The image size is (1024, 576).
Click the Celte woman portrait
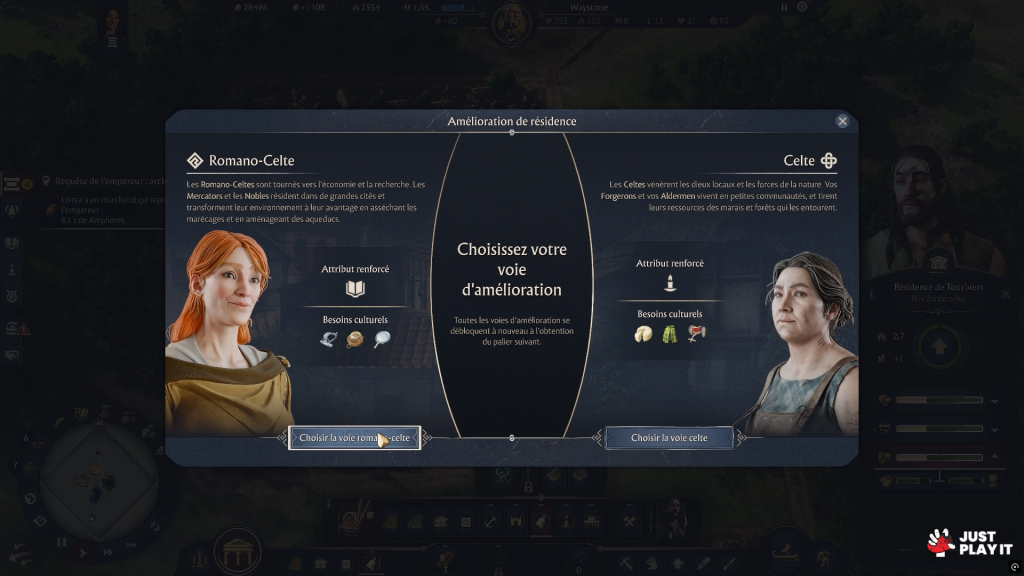(805, 340)
